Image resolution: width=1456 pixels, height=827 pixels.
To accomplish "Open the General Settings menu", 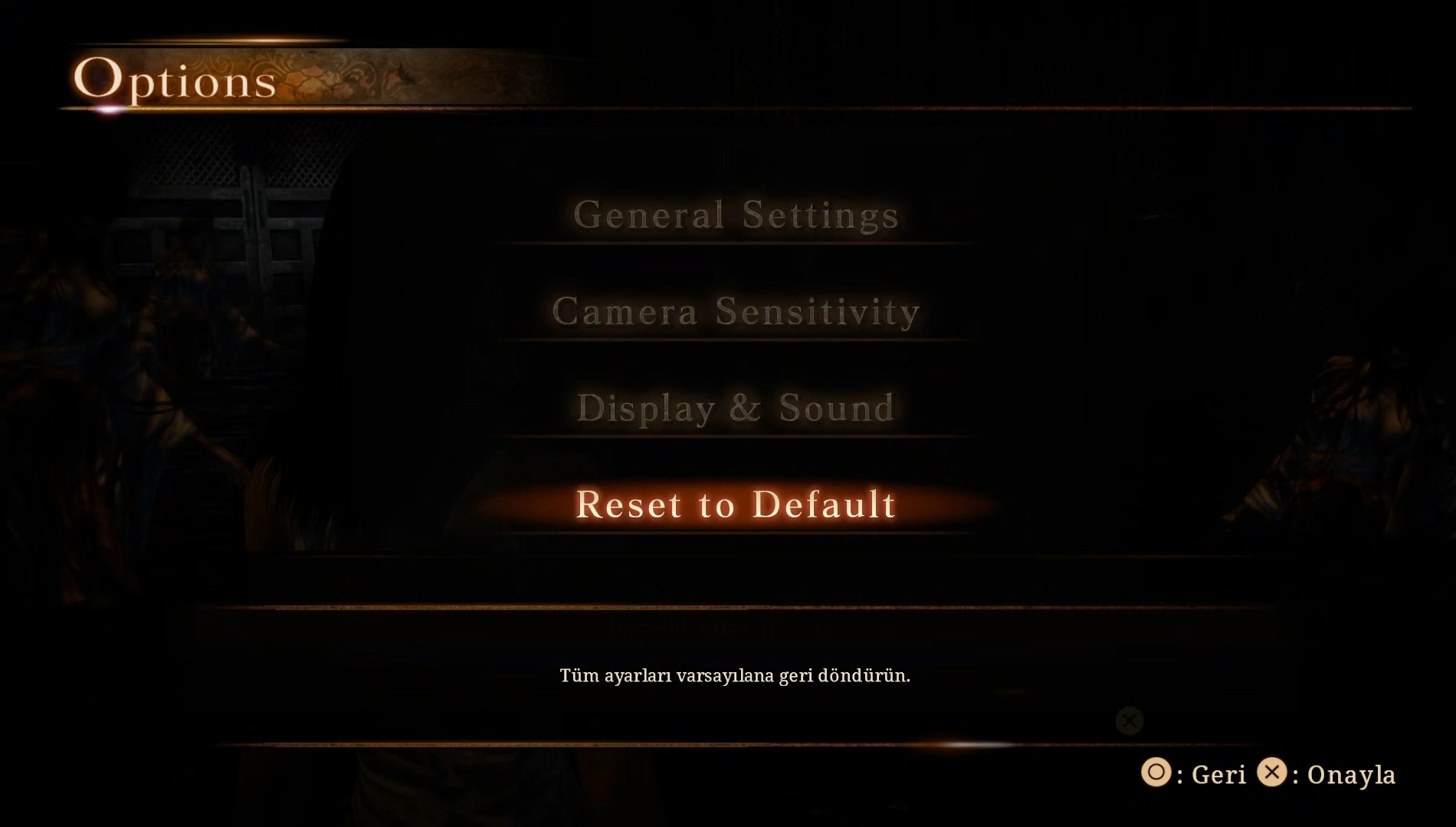I will [736, 215].
